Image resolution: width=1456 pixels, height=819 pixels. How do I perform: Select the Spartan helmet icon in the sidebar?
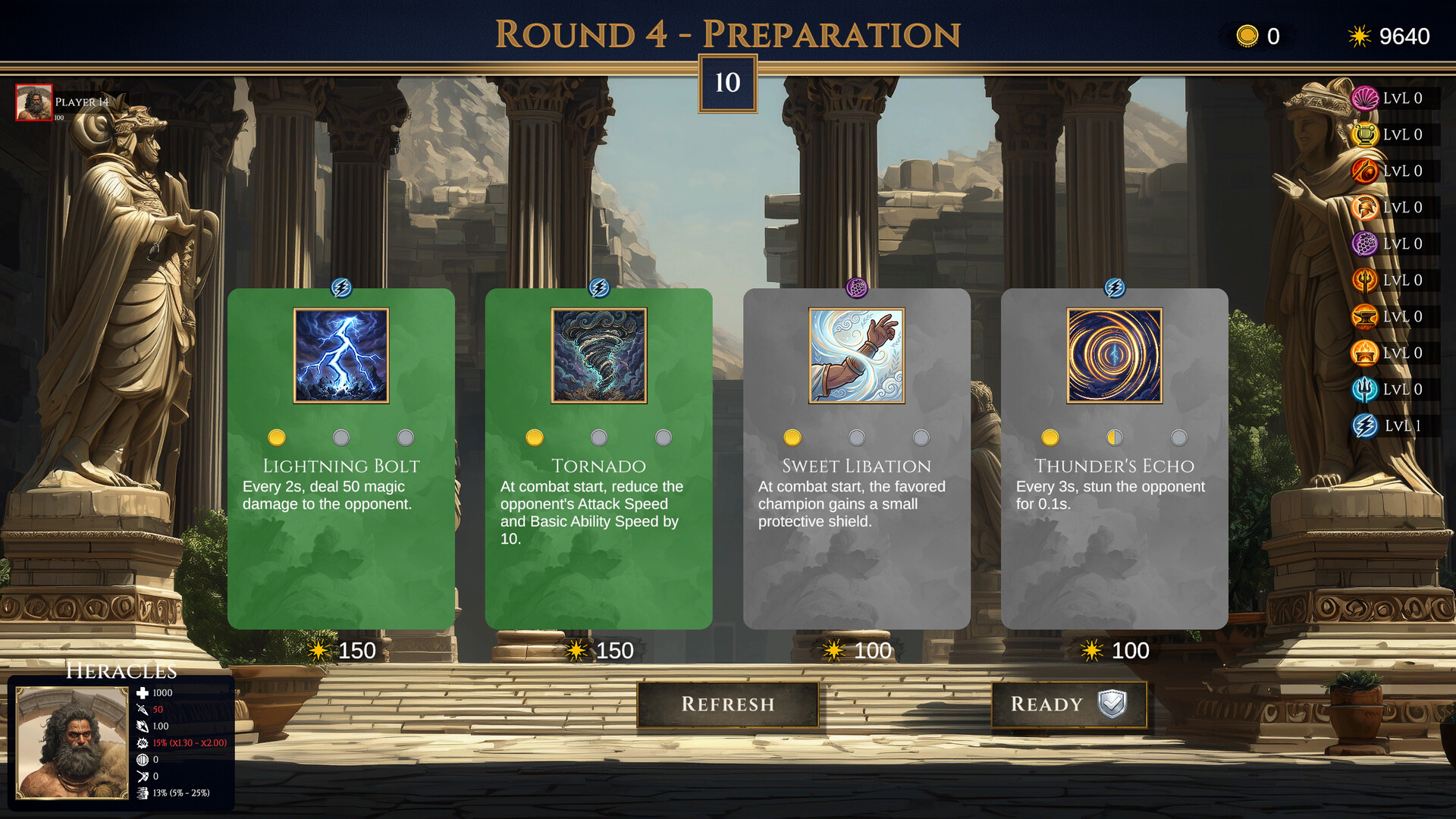(x=1365, y=207)
